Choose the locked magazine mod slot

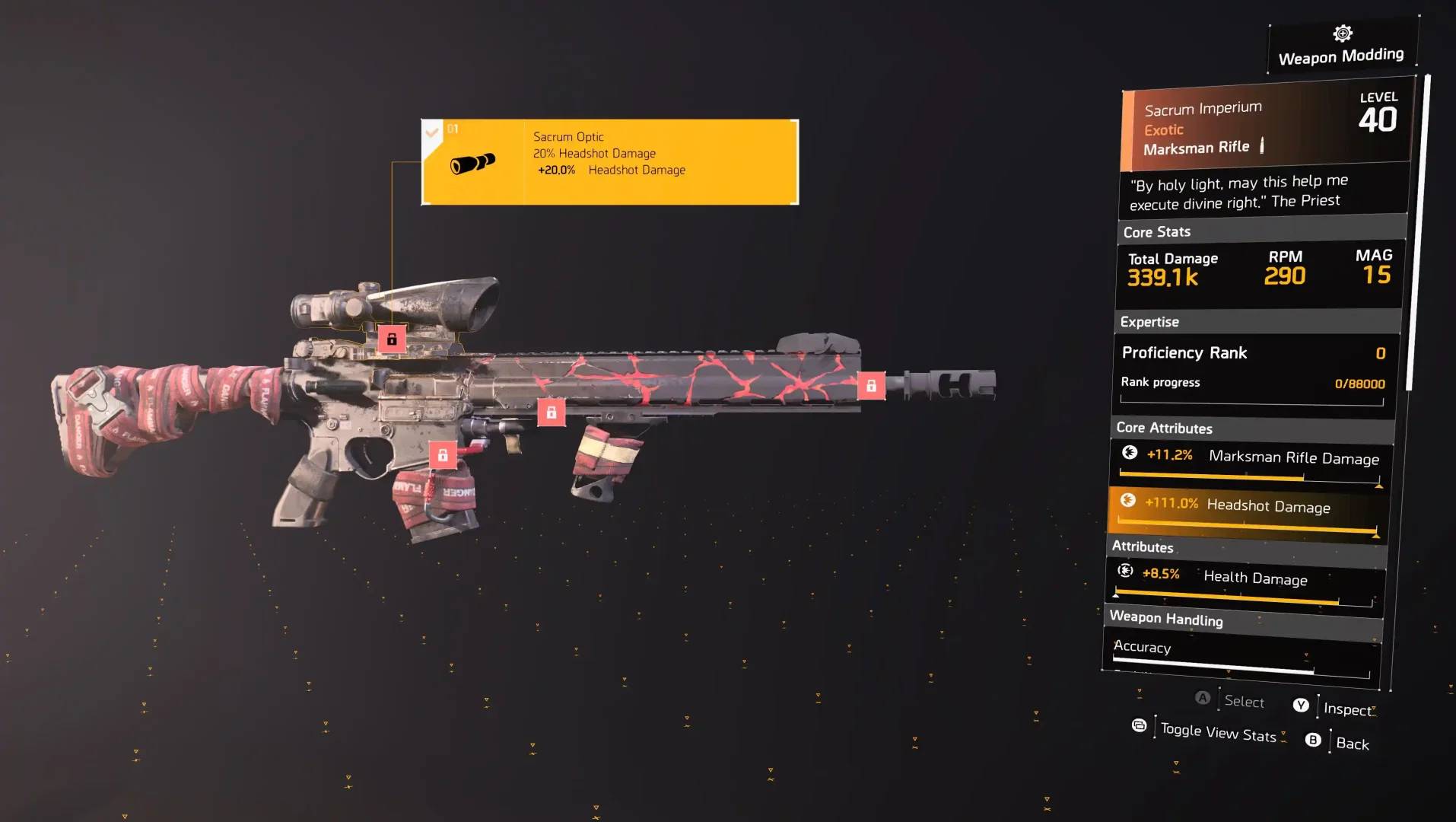click(x=443, y=455)
